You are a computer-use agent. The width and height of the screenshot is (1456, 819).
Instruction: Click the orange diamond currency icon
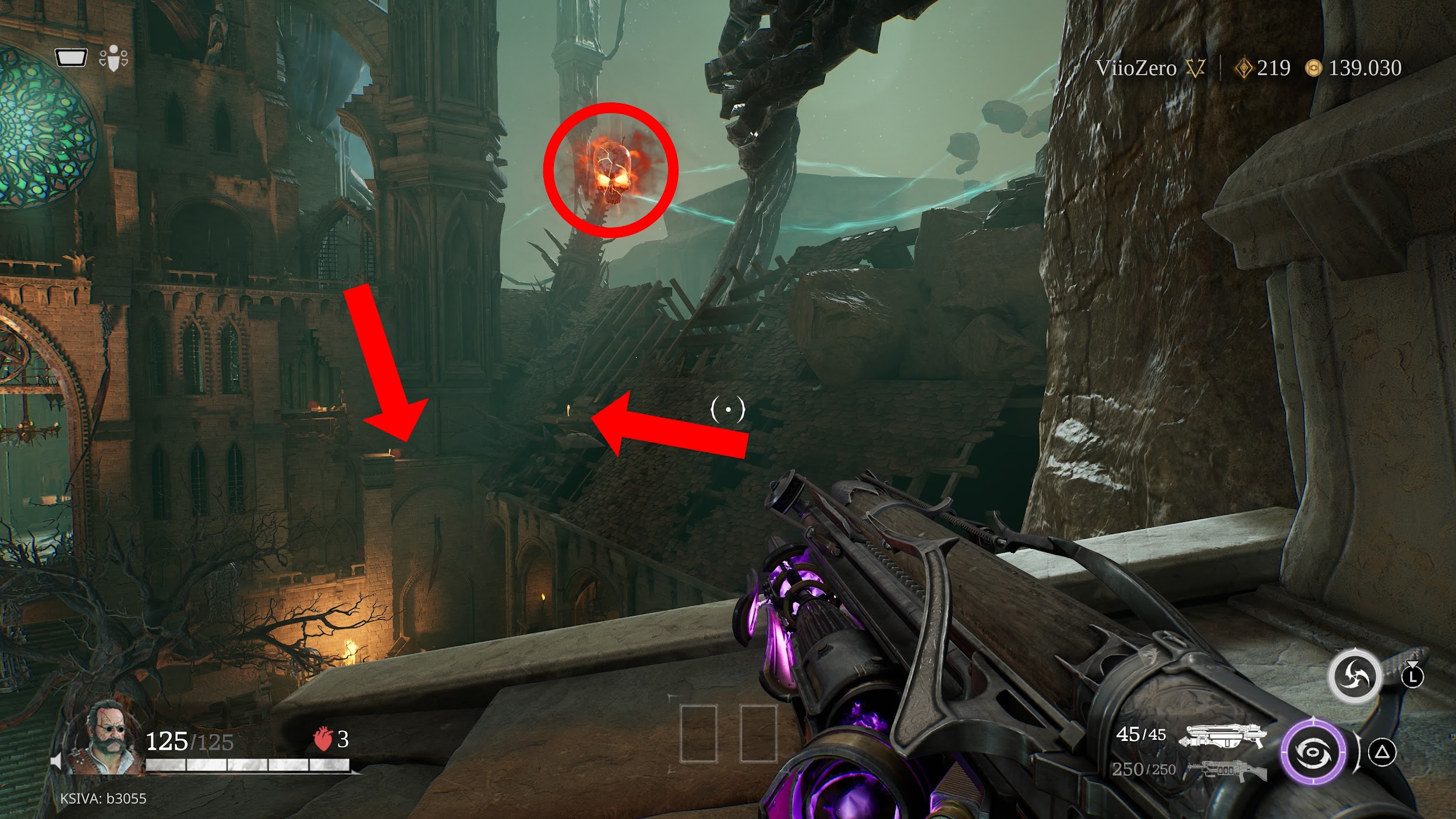pyautogui.click(x=1242, y=69)
